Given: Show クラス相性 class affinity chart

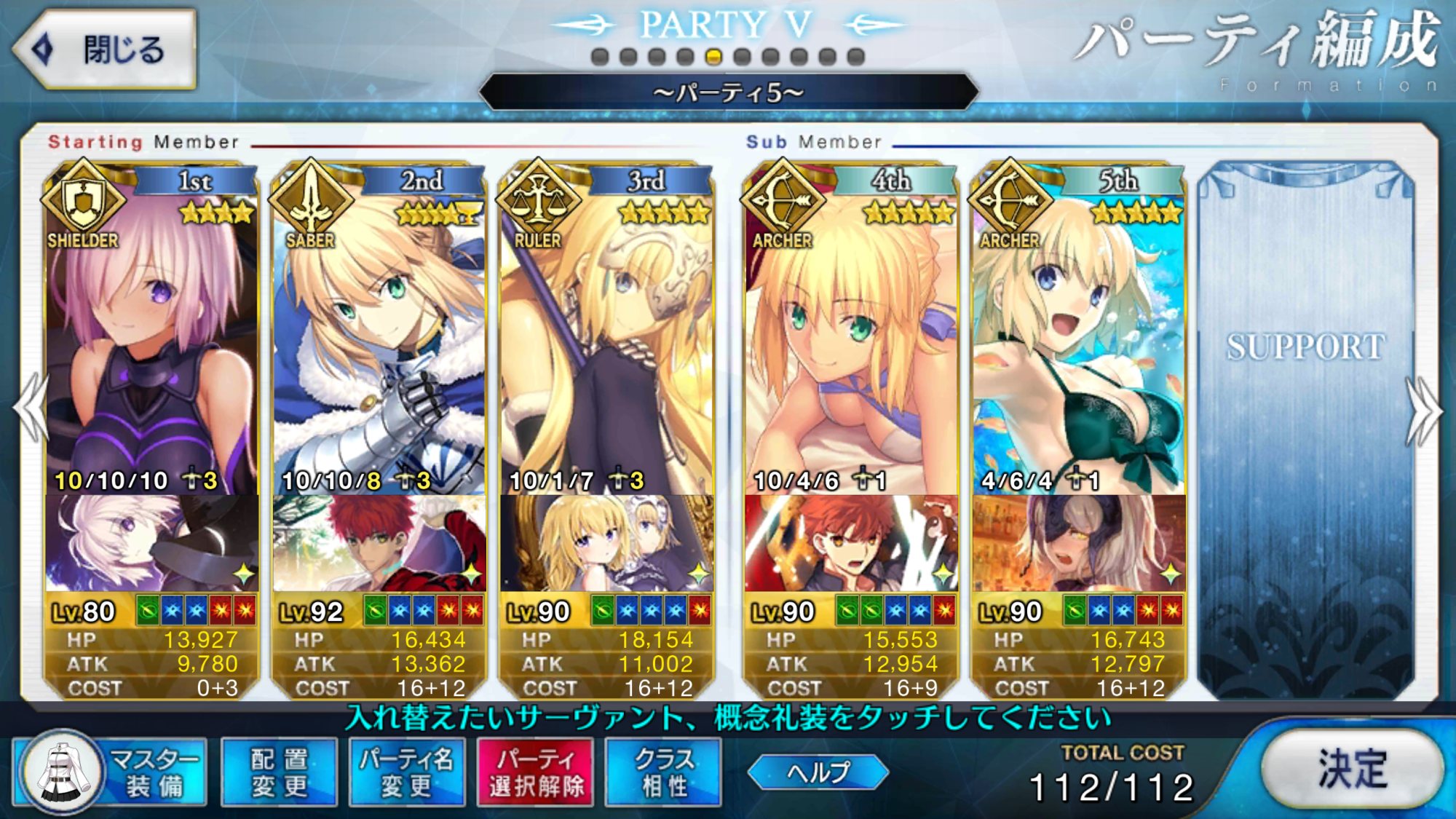Looking at the screenshot, I should [x=663, y=772].
